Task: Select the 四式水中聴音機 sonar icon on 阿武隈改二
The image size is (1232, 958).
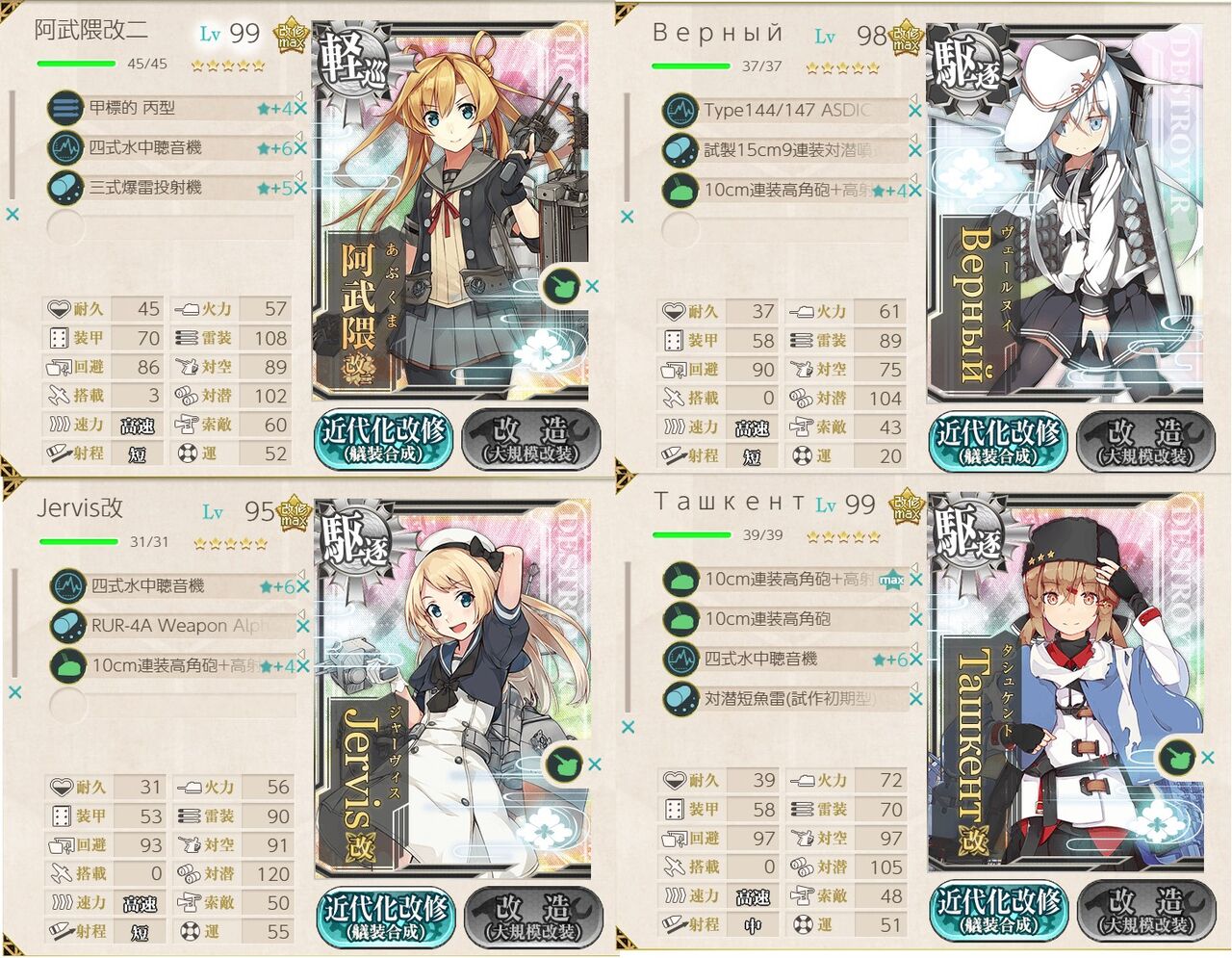Action: coord(64,148)
